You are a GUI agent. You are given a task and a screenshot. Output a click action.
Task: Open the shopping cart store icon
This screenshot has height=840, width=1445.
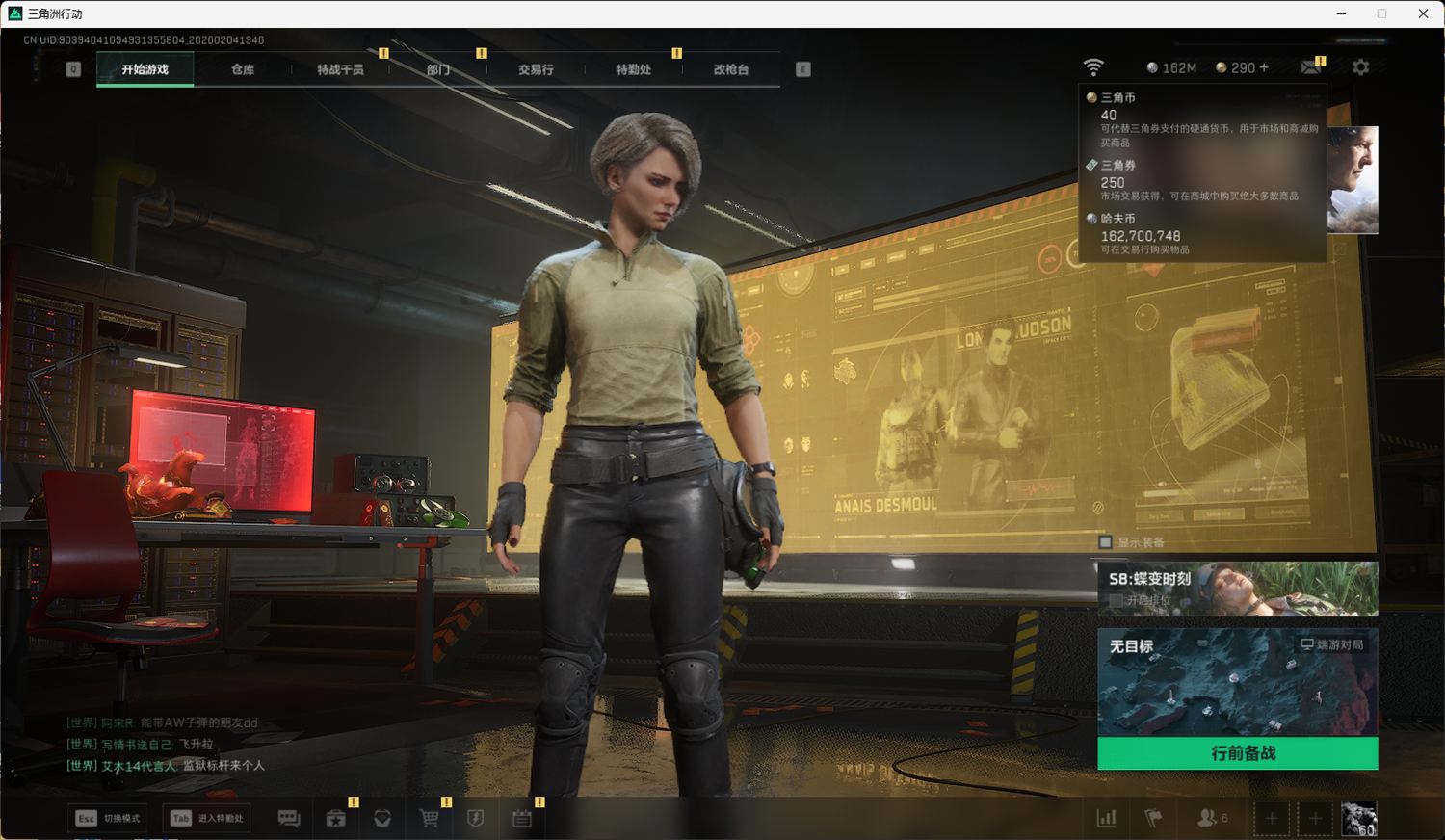pos(430,818)
